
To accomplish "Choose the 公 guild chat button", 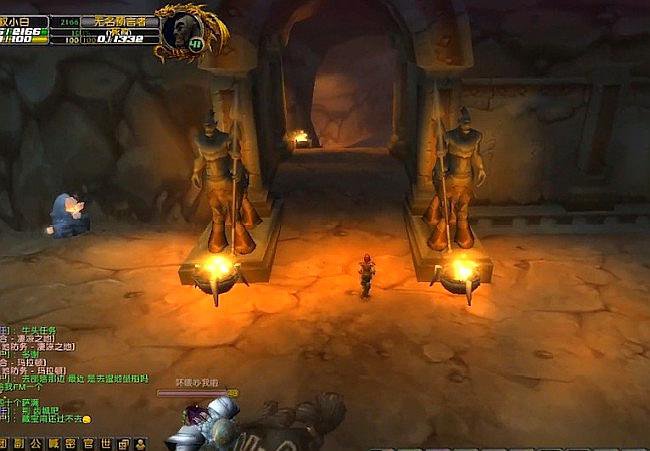I will [x=37, y=443].
